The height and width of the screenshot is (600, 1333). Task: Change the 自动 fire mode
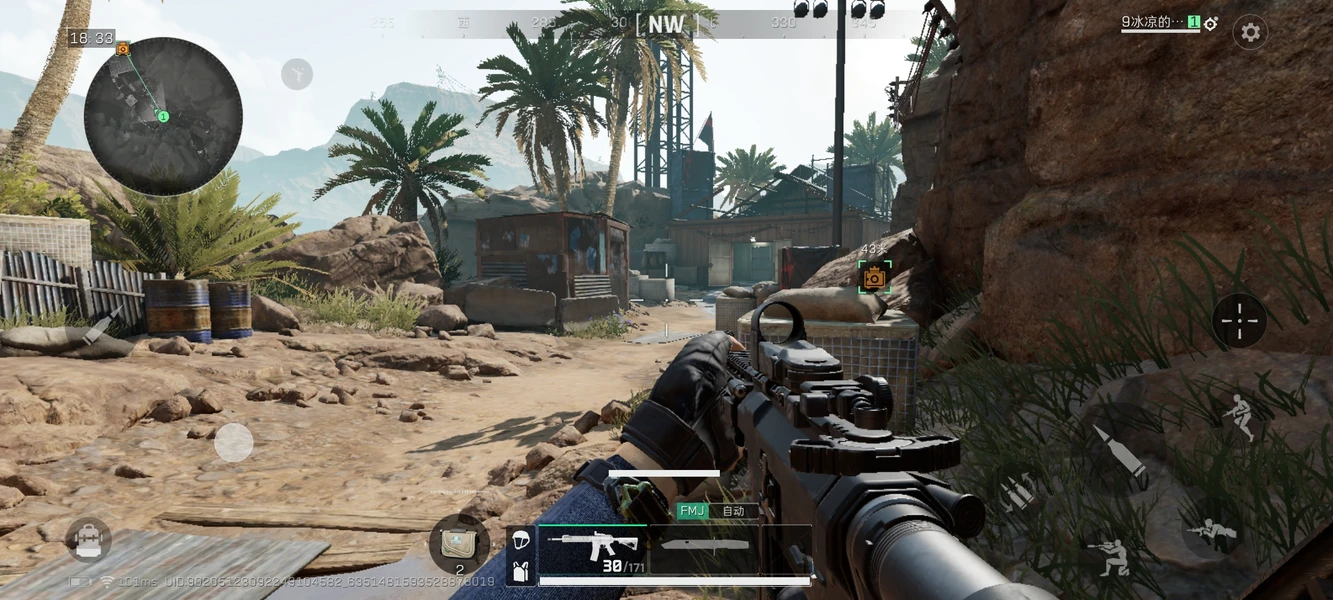[734, 511]
